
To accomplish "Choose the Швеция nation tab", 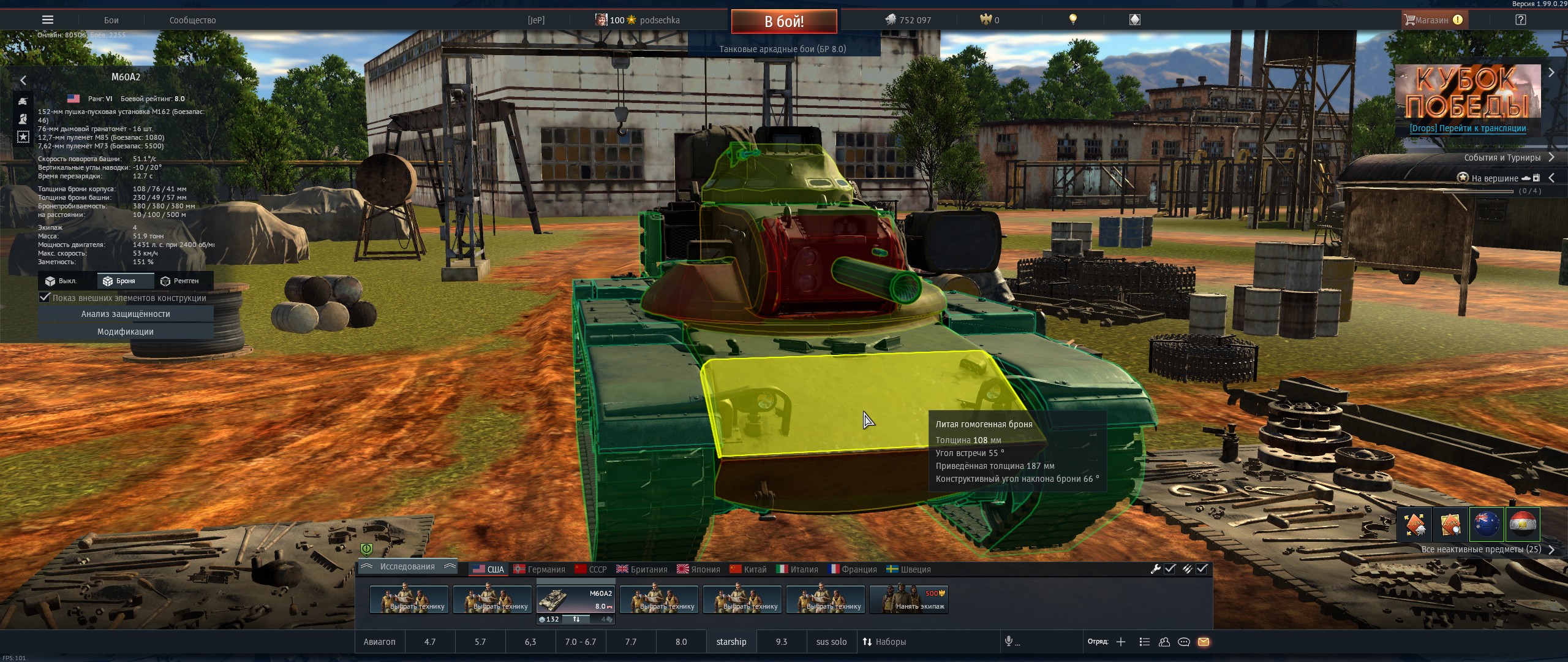I will (909, 569).
